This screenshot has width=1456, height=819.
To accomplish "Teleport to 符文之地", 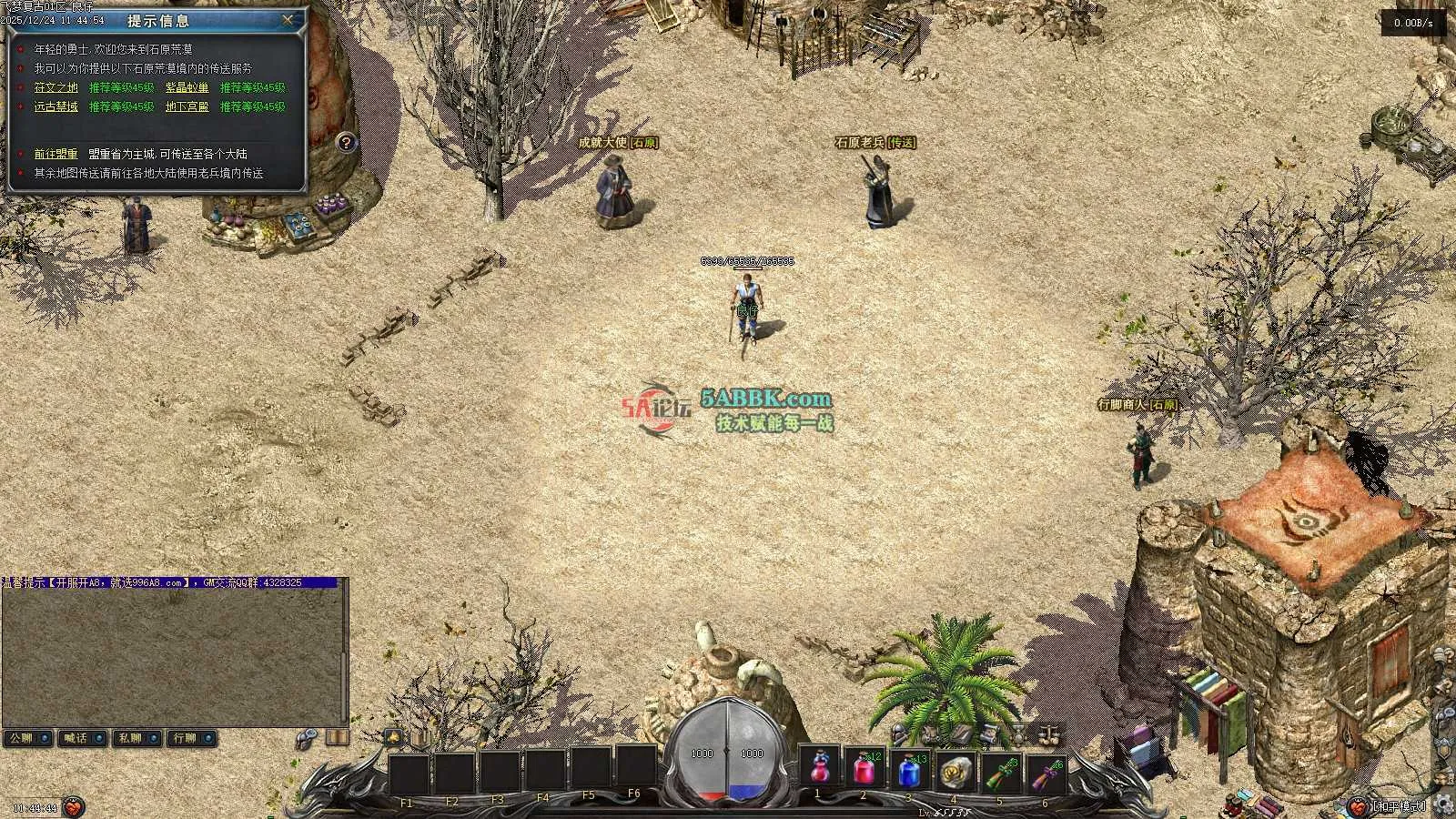I will 56,87.
